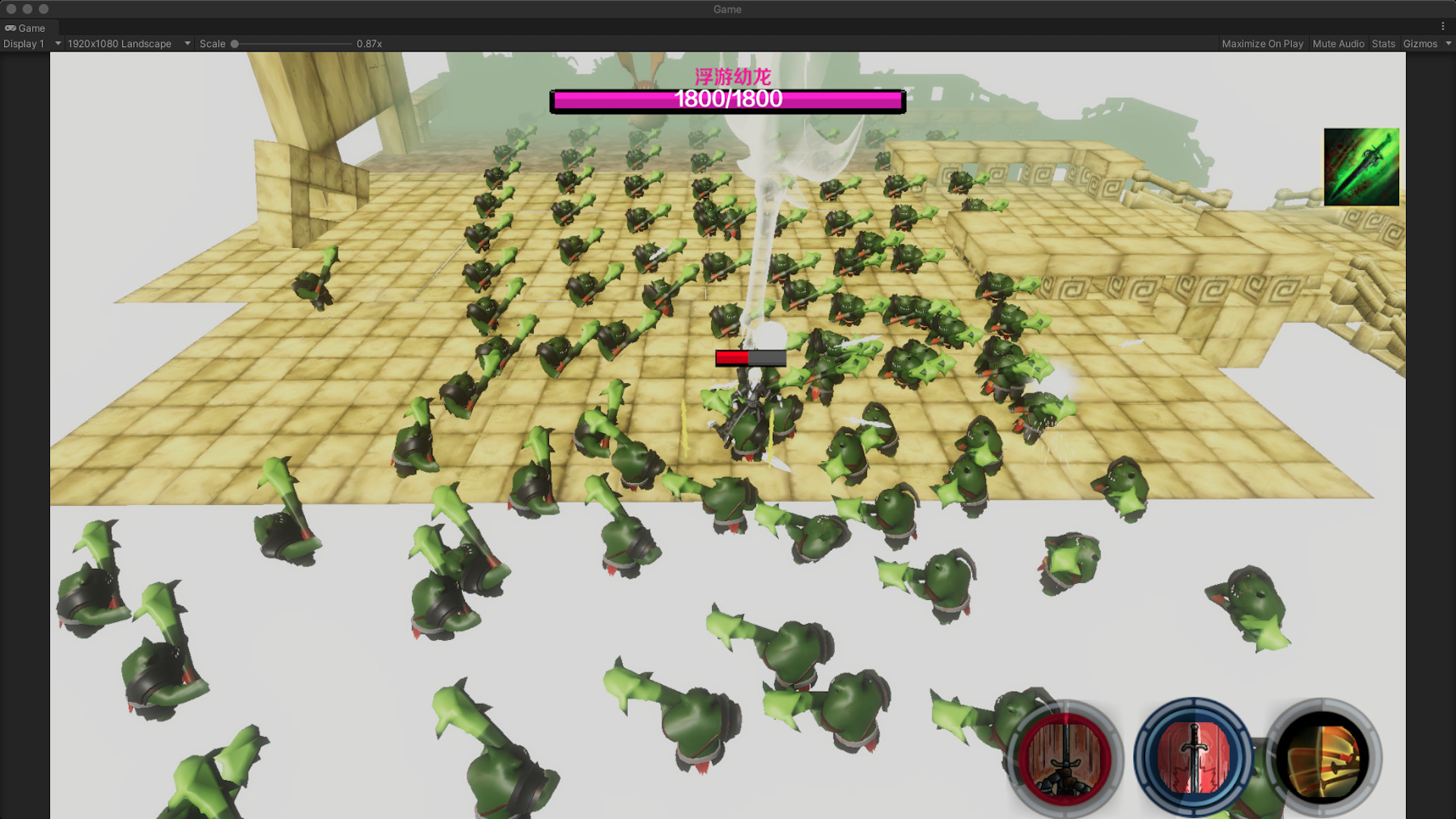The height and width of the screenshot is (819, 1456).
Task: Switch to the Game tab
Action: [x=30, y=27]
